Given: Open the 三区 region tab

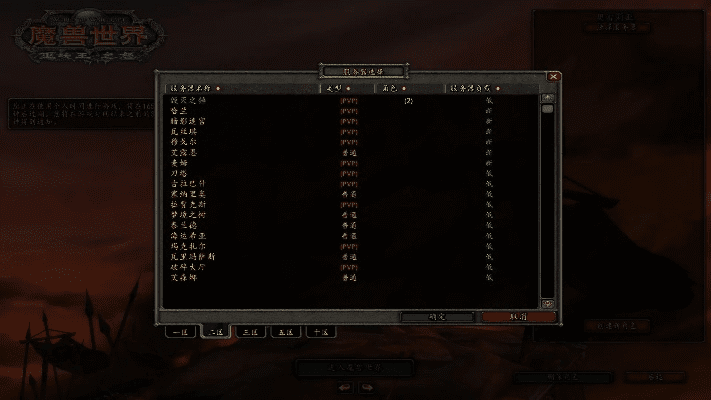Looking at the screenshot, I should (x=250, y=331).
